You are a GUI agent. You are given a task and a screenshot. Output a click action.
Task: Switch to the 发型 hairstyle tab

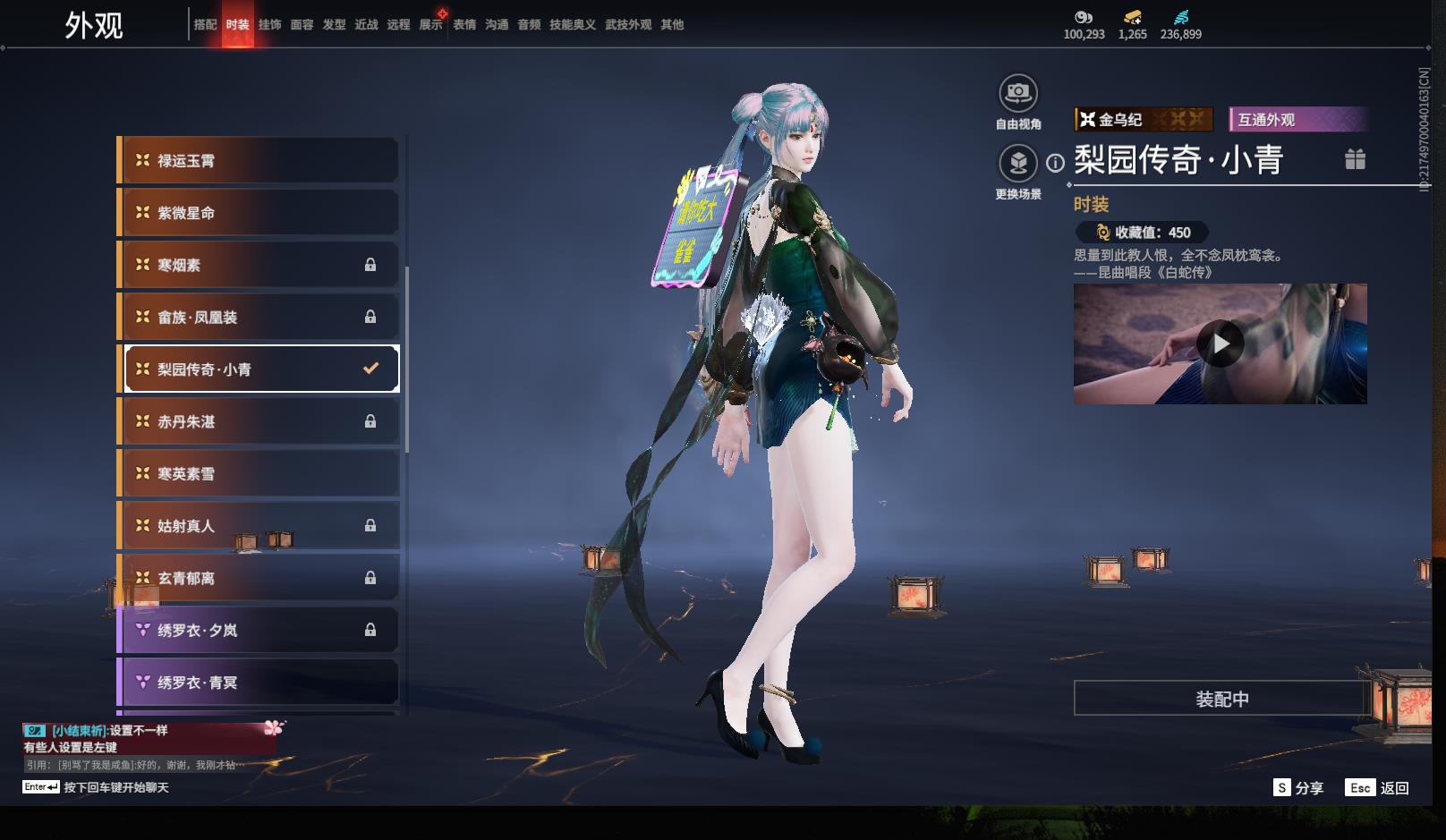point(334,25)
